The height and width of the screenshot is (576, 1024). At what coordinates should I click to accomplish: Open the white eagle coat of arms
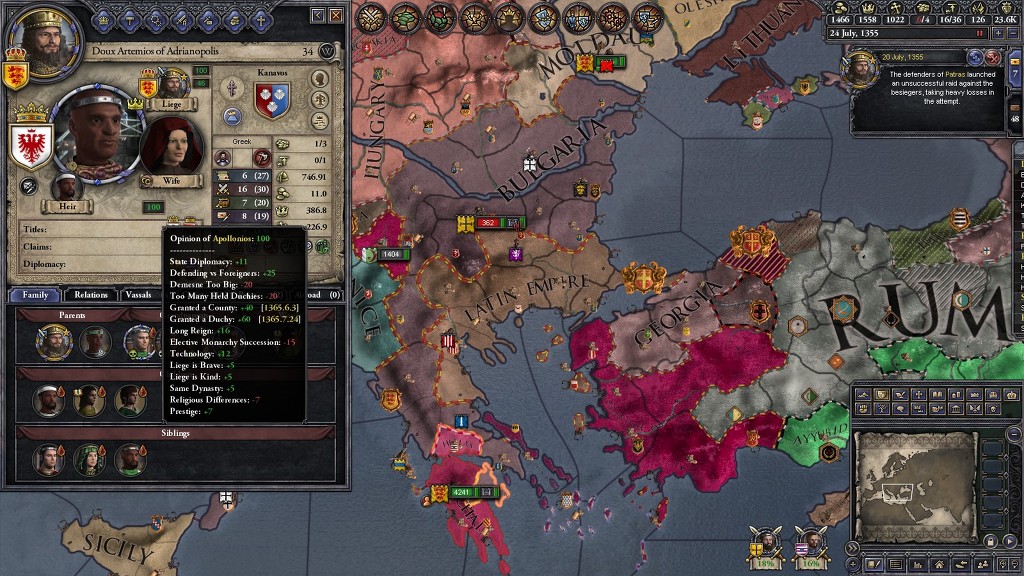(x=30, y=147)
